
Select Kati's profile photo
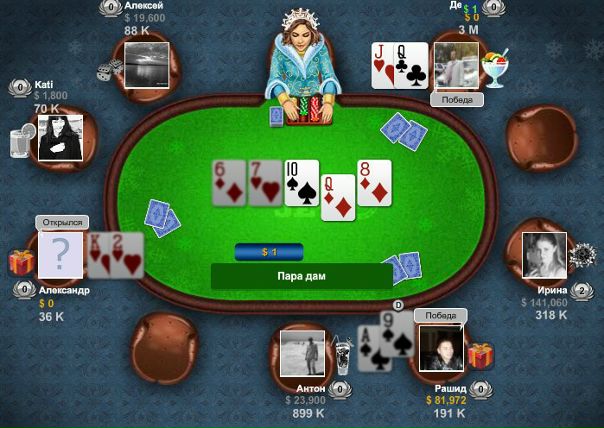click(59, 136)
